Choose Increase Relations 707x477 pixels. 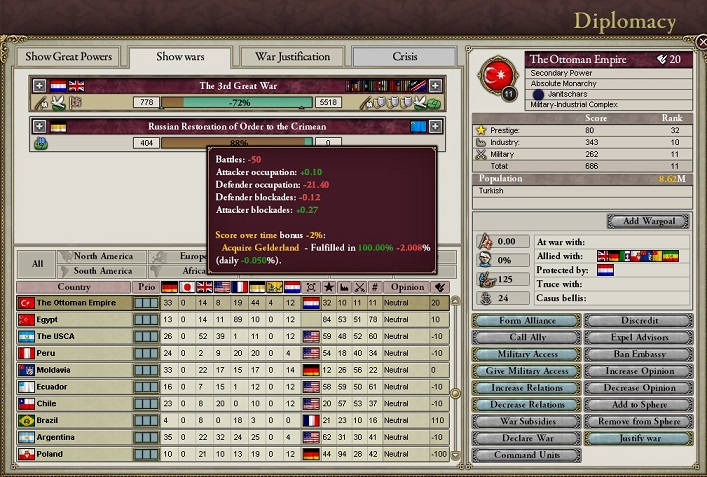(x=525, y=388)
